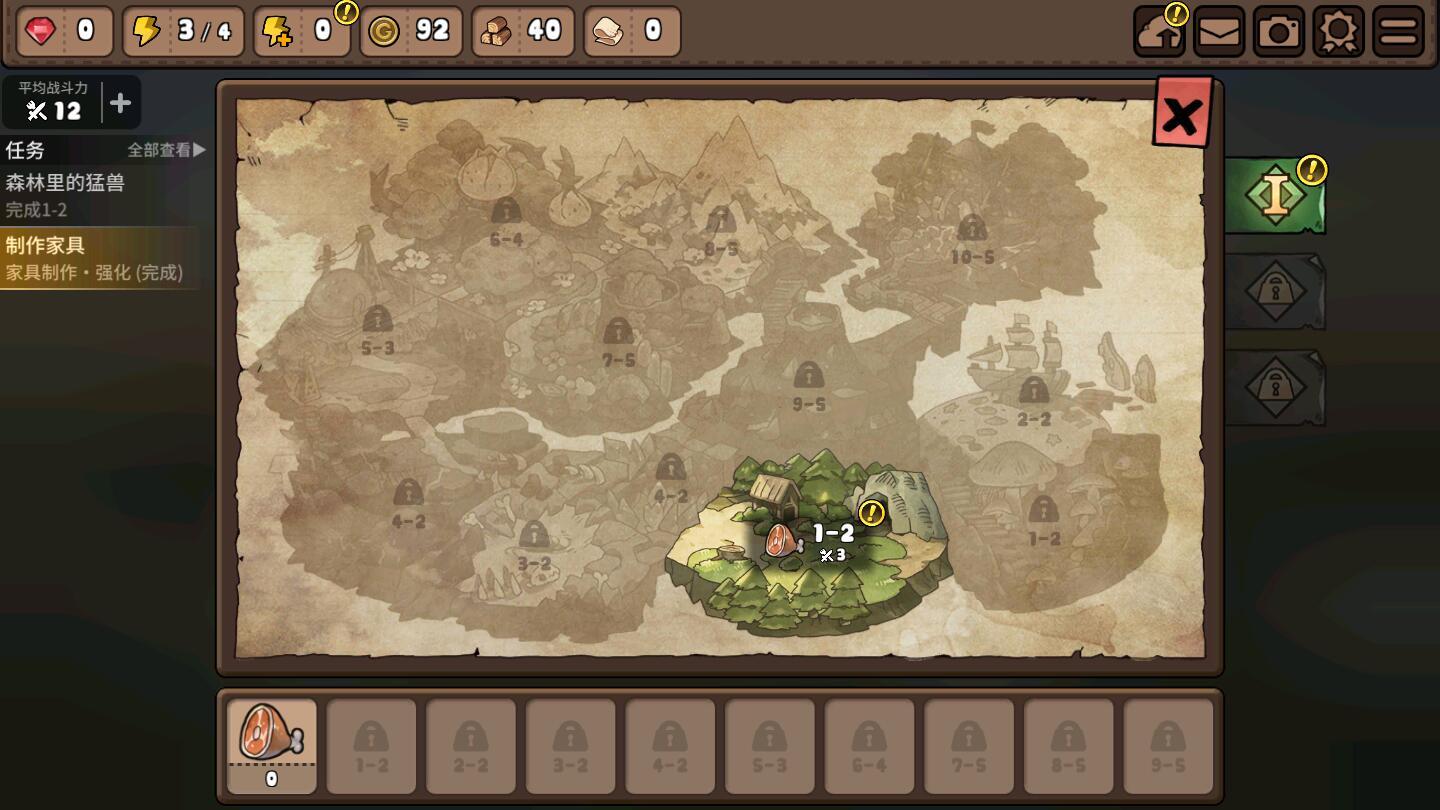
Task: Click the energy bolt showing 3/4
Action: pyautogui.click(x=180, y=31)
